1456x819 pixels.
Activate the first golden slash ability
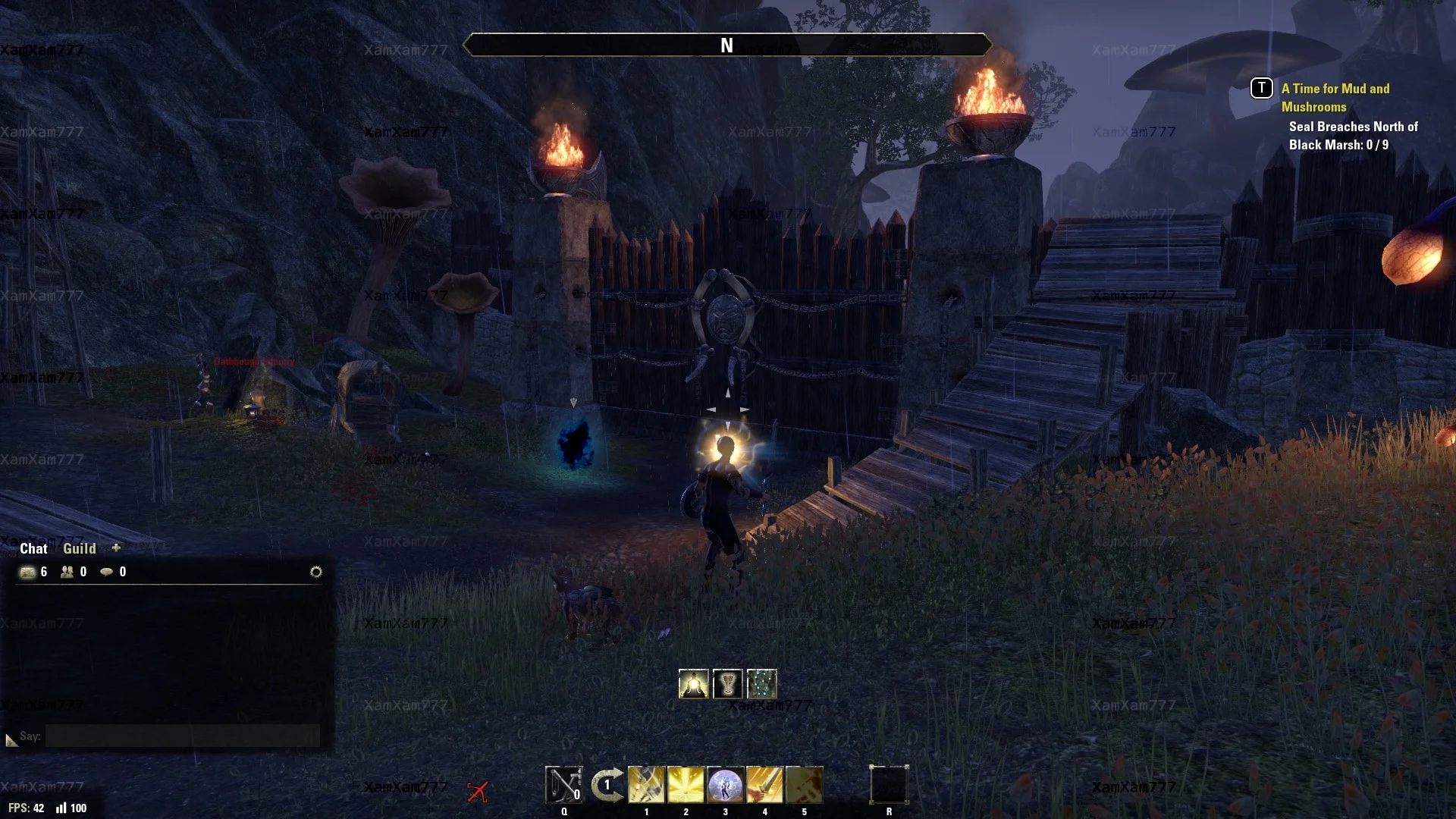click(x=646, y=785)
